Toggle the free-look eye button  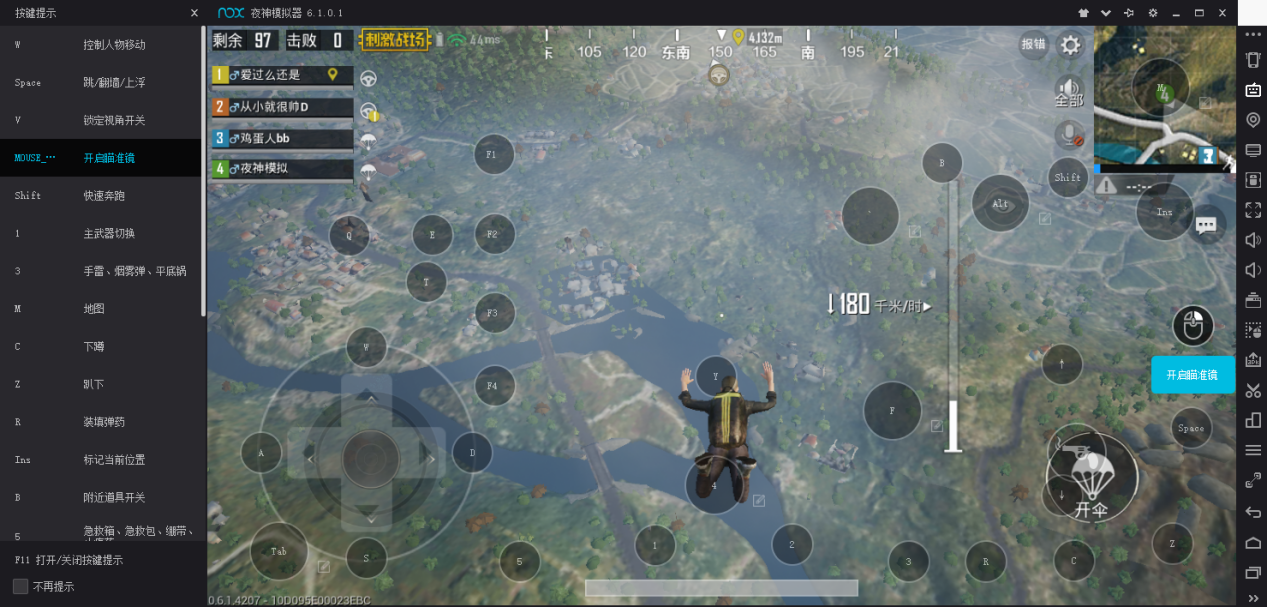1000,203
